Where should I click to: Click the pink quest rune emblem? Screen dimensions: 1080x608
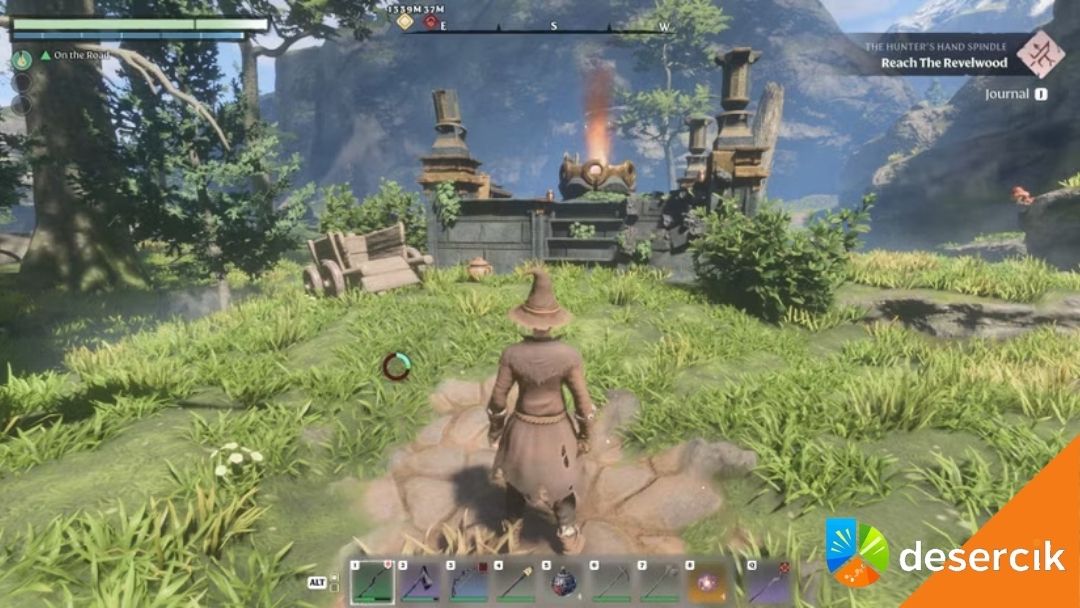point(1041,52)
